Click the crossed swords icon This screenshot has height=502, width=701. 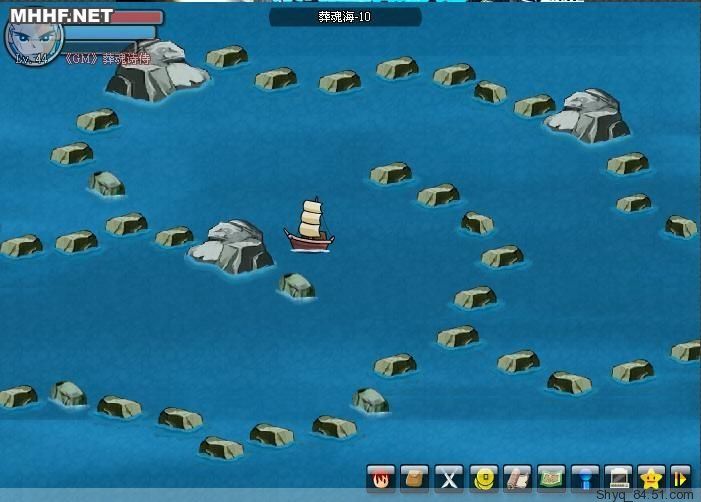449,477
